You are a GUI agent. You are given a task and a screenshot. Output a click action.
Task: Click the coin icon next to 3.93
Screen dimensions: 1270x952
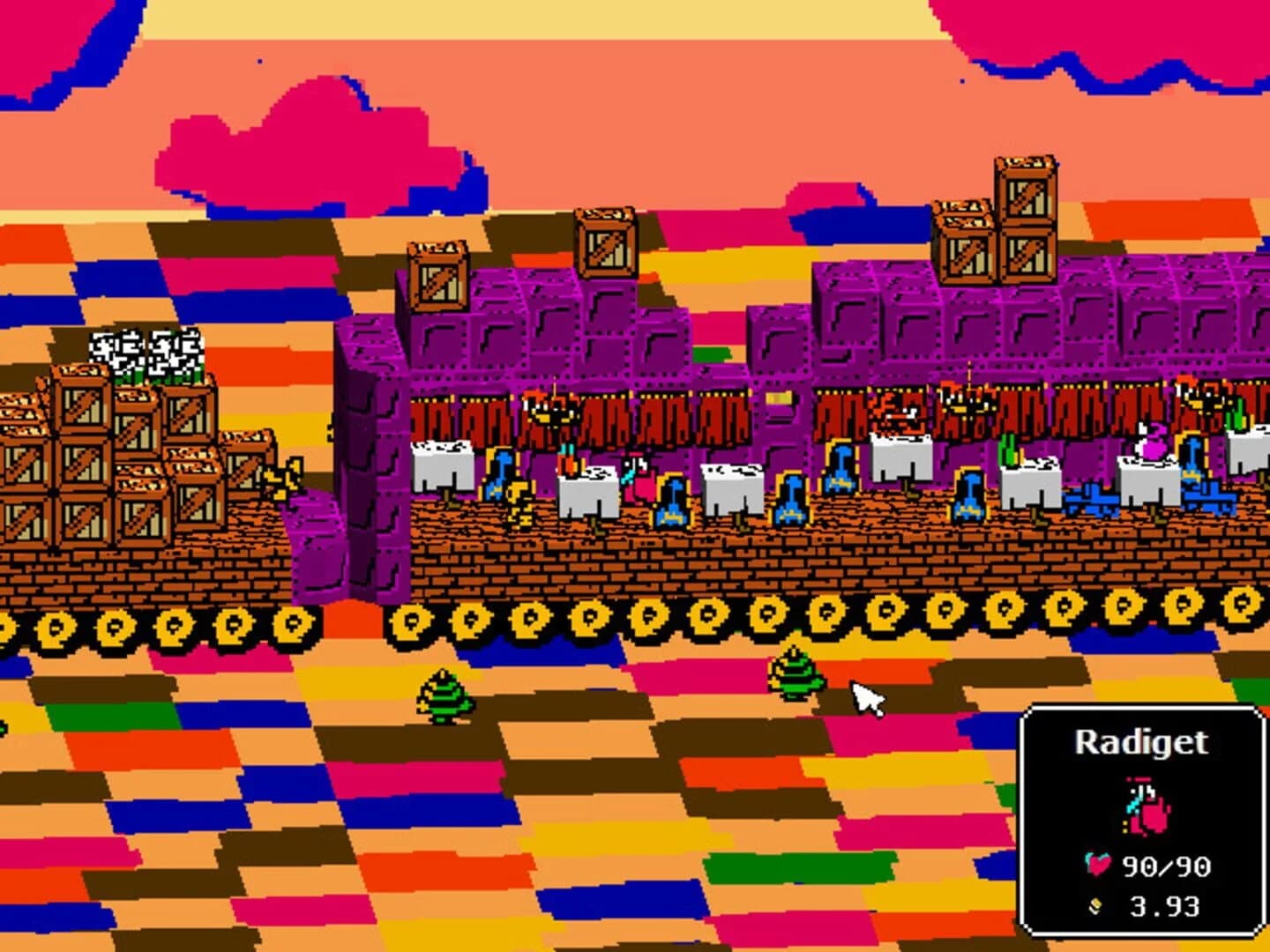1095,906
